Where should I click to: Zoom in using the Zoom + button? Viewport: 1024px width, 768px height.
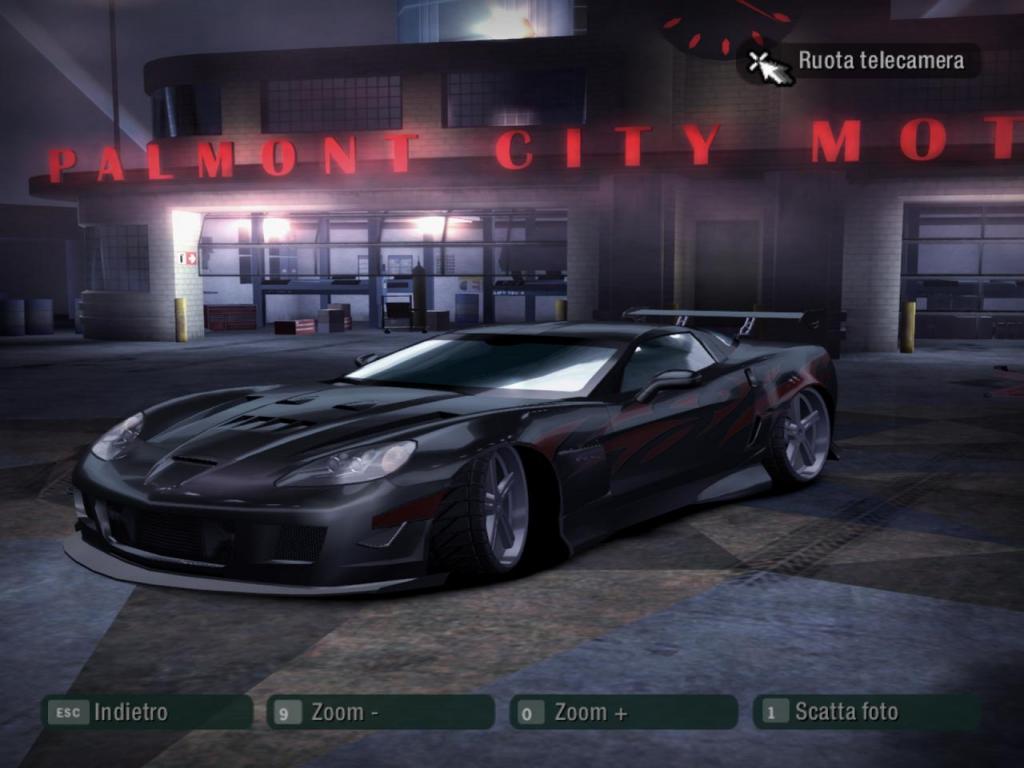[623, 712]
